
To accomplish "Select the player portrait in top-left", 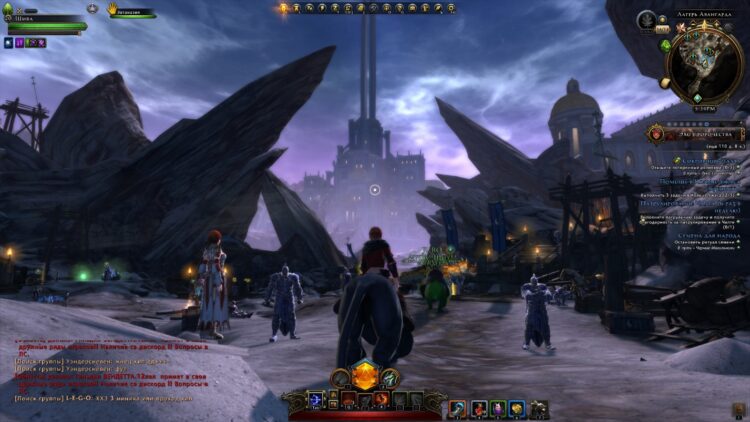I will click(10, 10).
